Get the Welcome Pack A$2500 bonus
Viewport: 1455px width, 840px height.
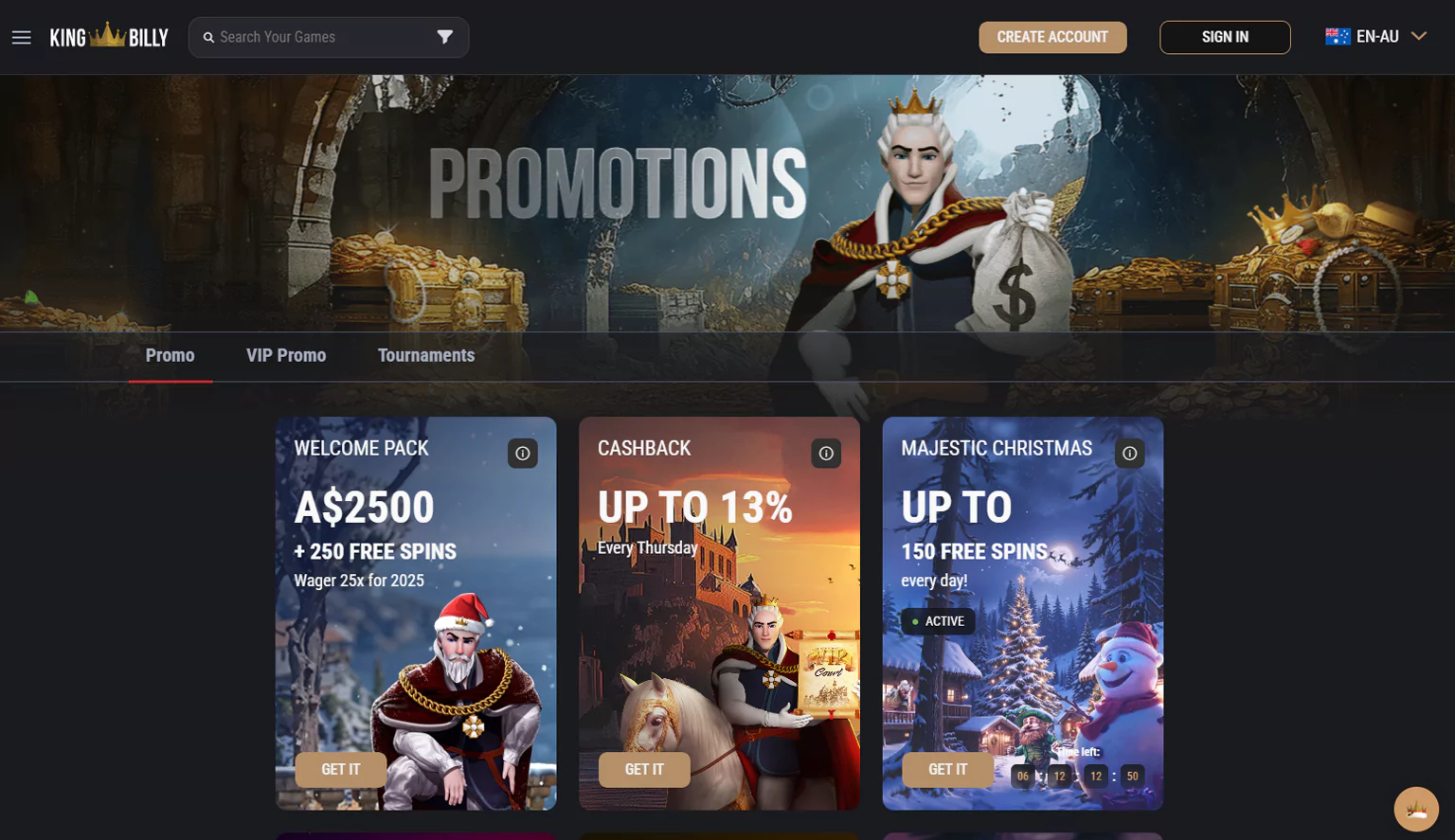(x=341, y=770)
